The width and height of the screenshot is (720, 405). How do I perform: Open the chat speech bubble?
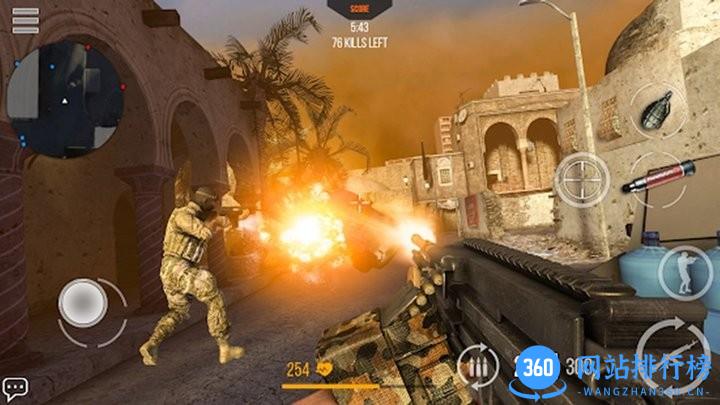[15, 387]
